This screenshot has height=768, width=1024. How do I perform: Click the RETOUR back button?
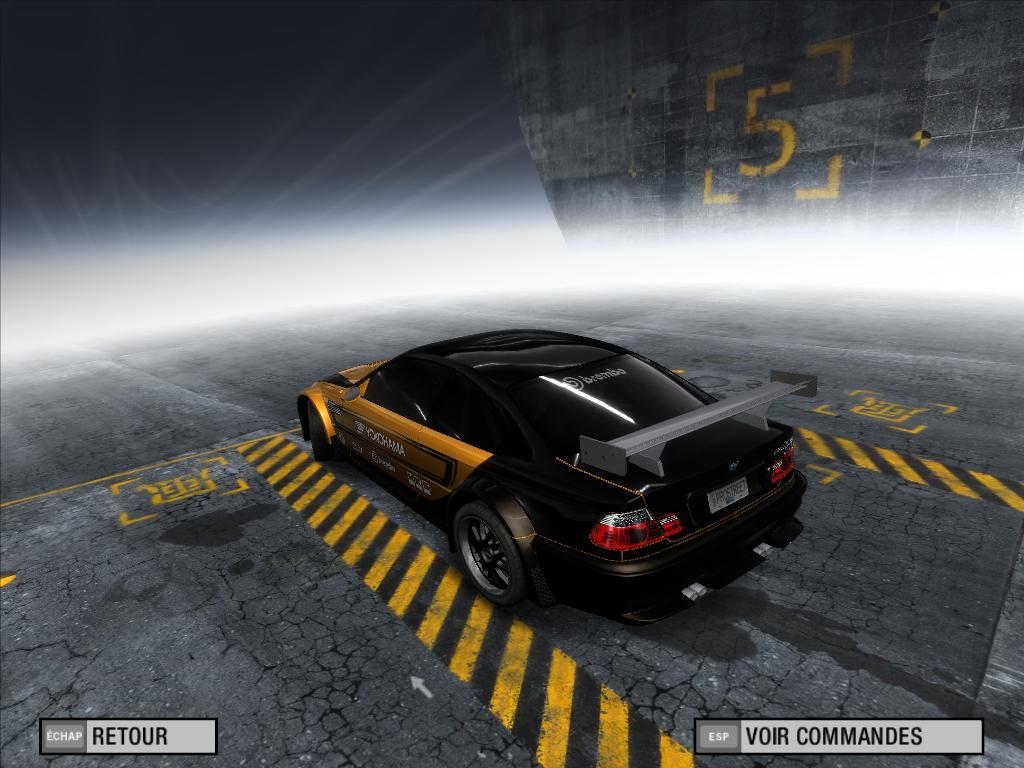pyautogui.click(x=128, y=737)
